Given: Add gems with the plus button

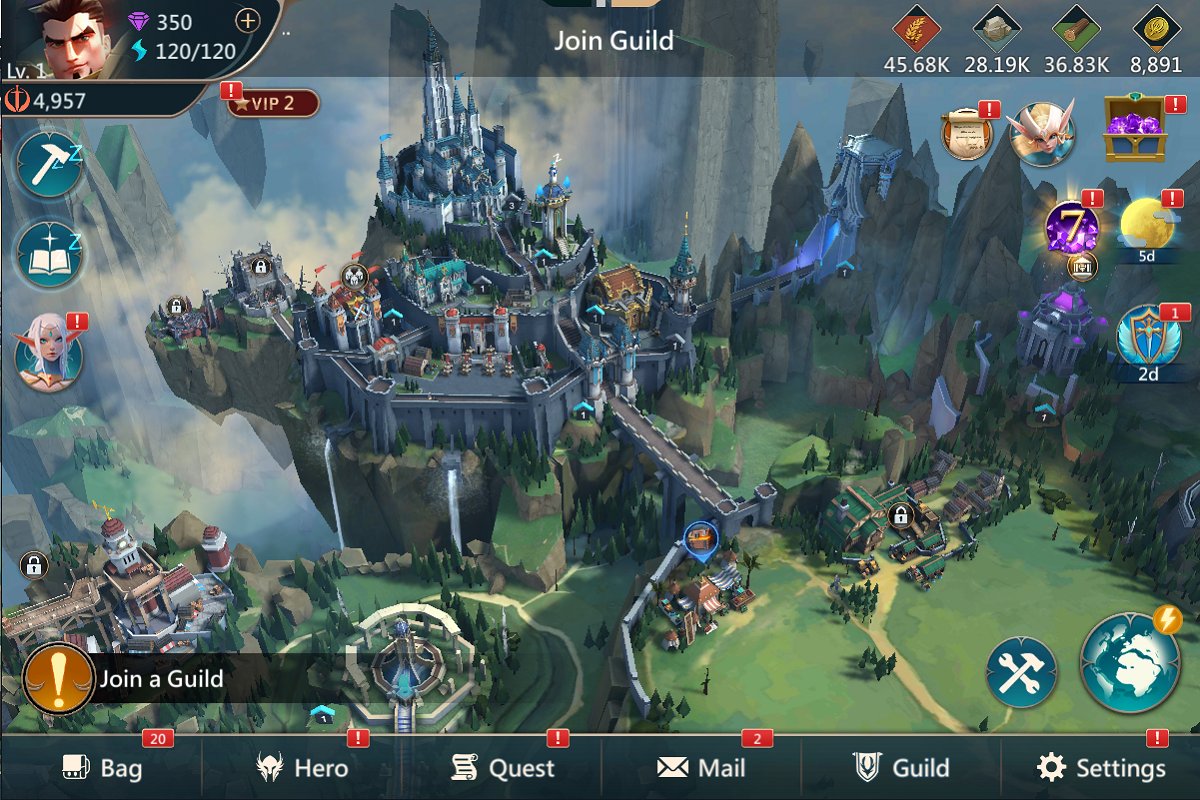Looking at the screenshot, I should (247, 21).
